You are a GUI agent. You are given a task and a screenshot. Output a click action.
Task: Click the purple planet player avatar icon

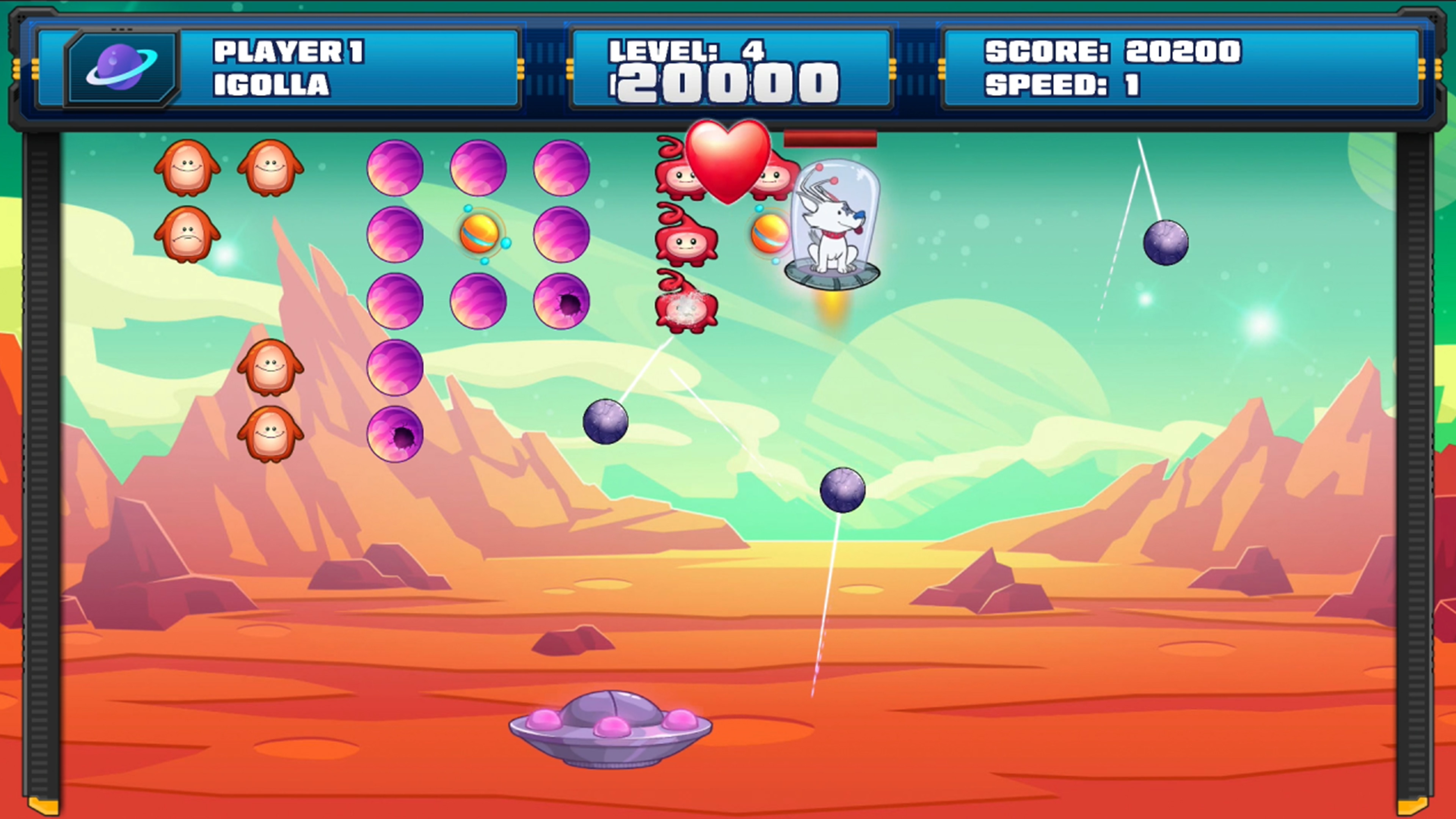121,68
